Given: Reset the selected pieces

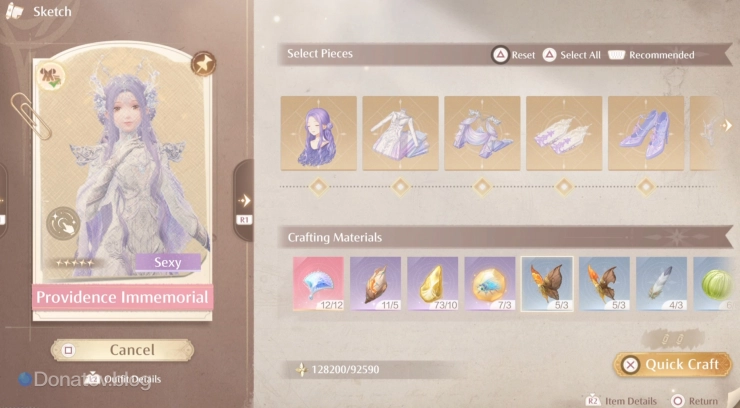Looking at the screenshot, I should (514, 55).
